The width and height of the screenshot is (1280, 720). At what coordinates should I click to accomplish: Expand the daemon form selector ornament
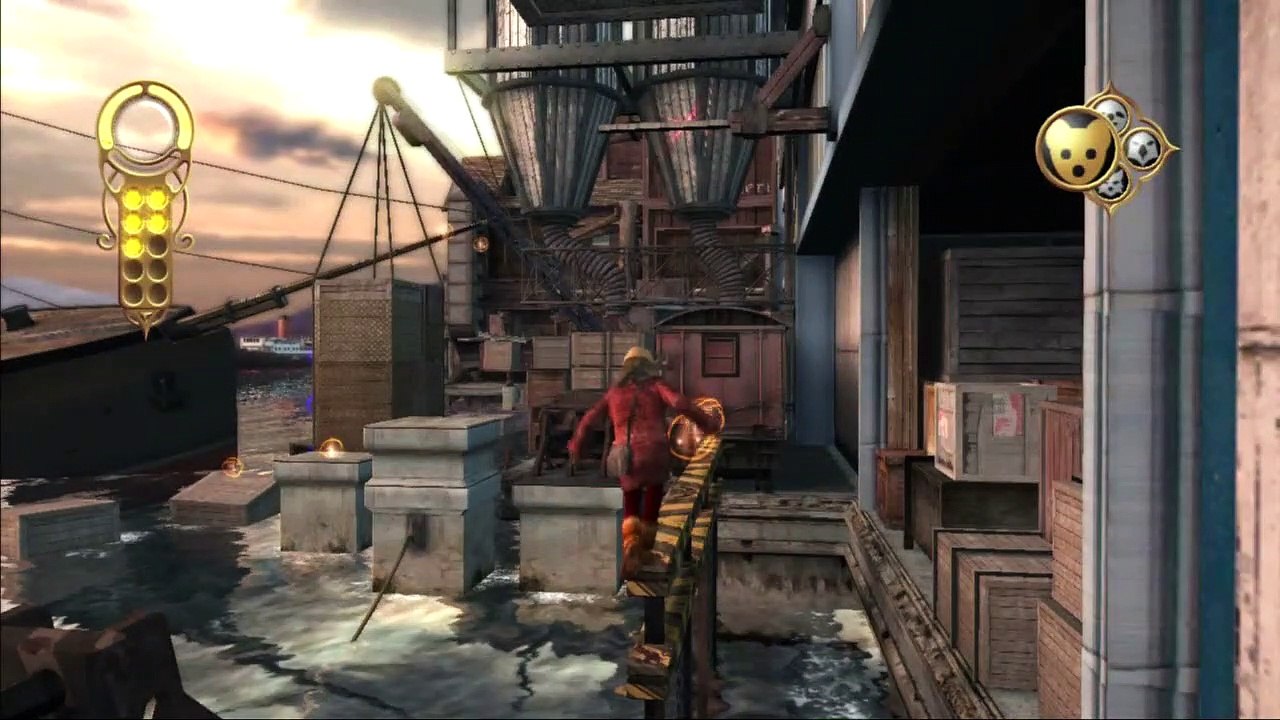1105,150
